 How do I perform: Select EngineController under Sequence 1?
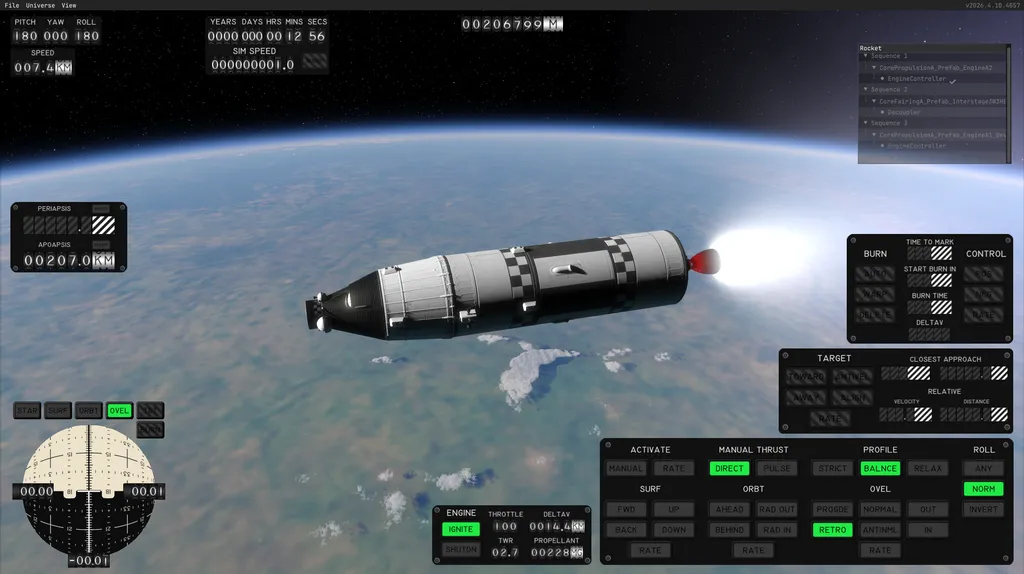coord(916,79)
